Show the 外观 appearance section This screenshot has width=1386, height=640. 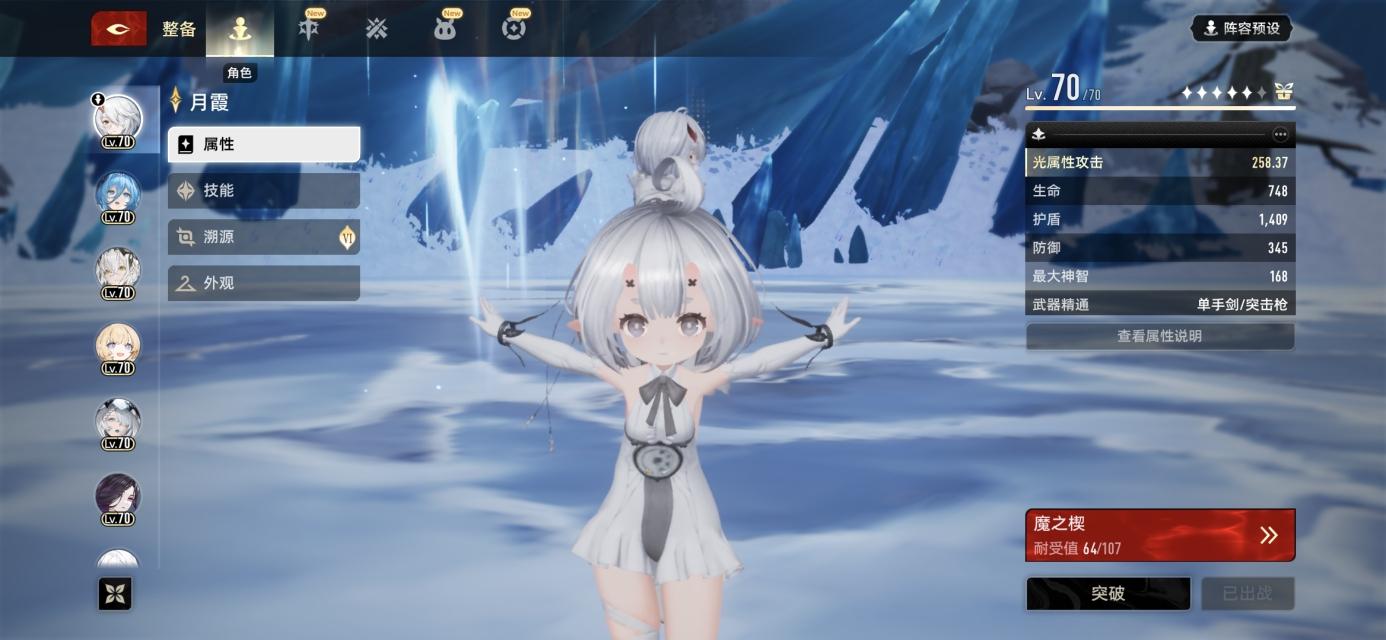tap(263, 283)
